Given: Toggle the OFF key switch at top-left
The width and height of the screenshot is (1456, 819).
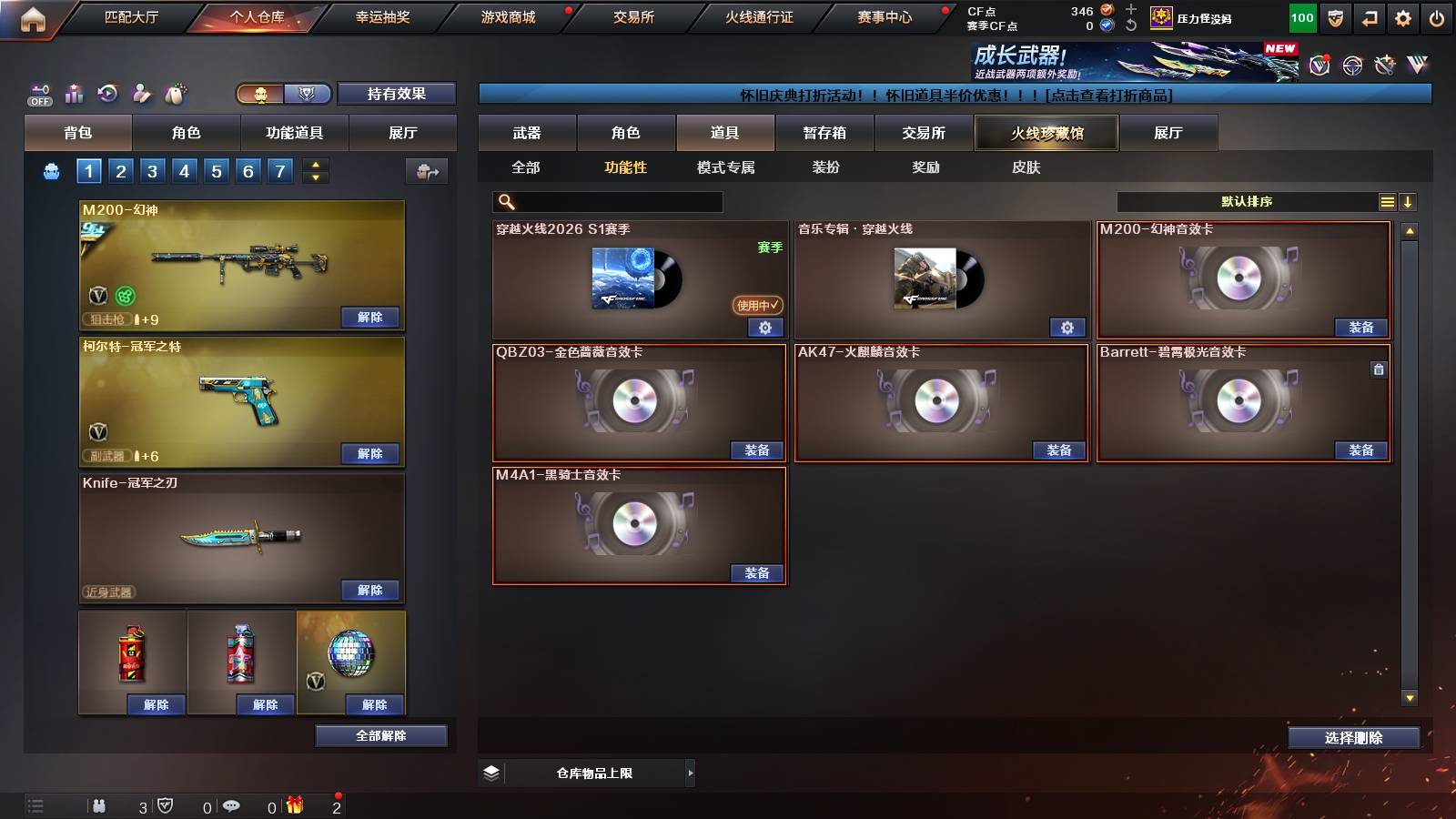Looking at the screenshot, I should point(38,93).
